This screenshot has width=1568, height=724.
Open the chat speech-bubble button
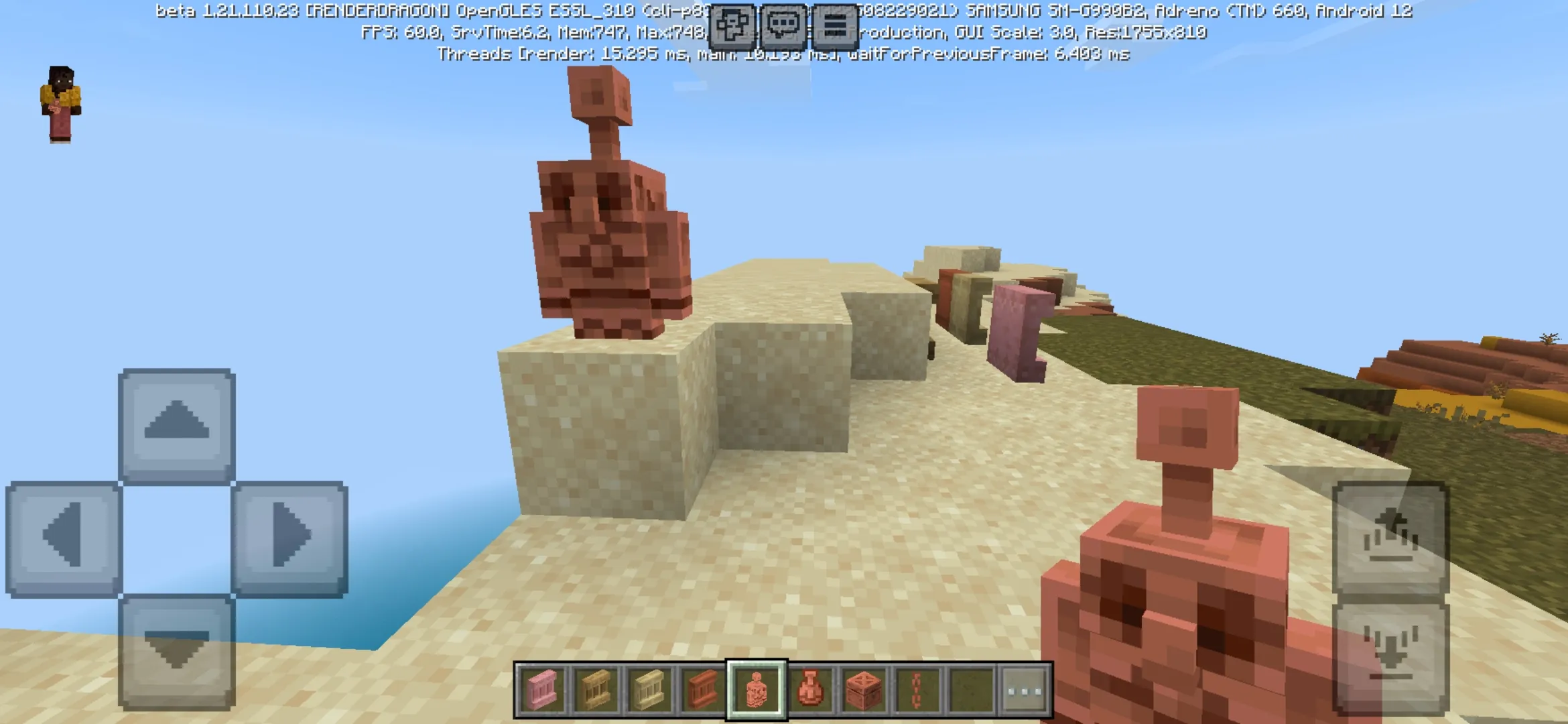(783, 25)
